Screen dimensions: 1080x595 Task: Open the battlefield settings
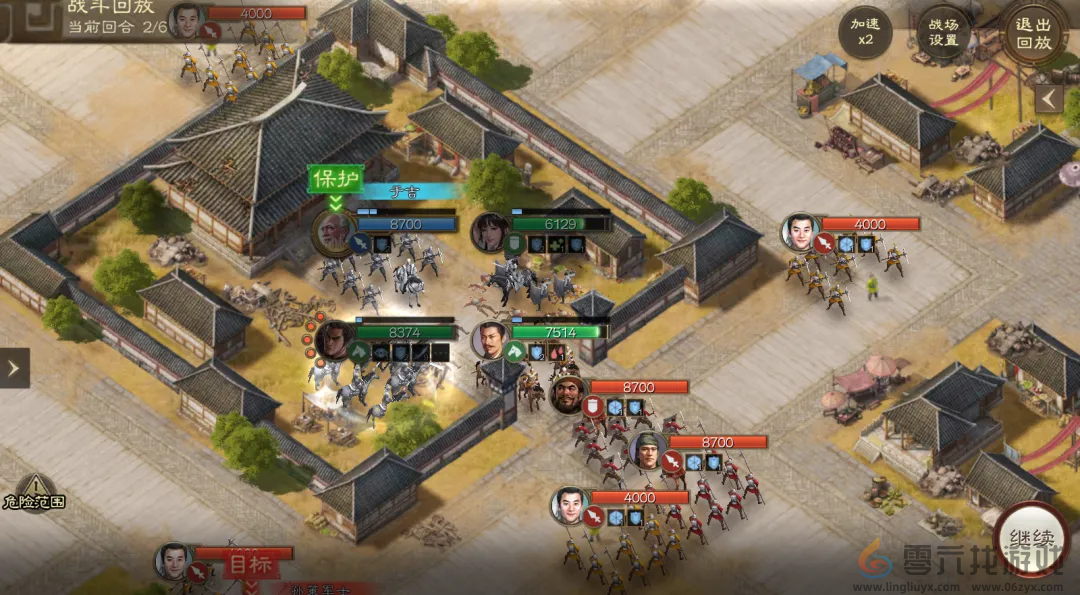(x=943, y=32)
